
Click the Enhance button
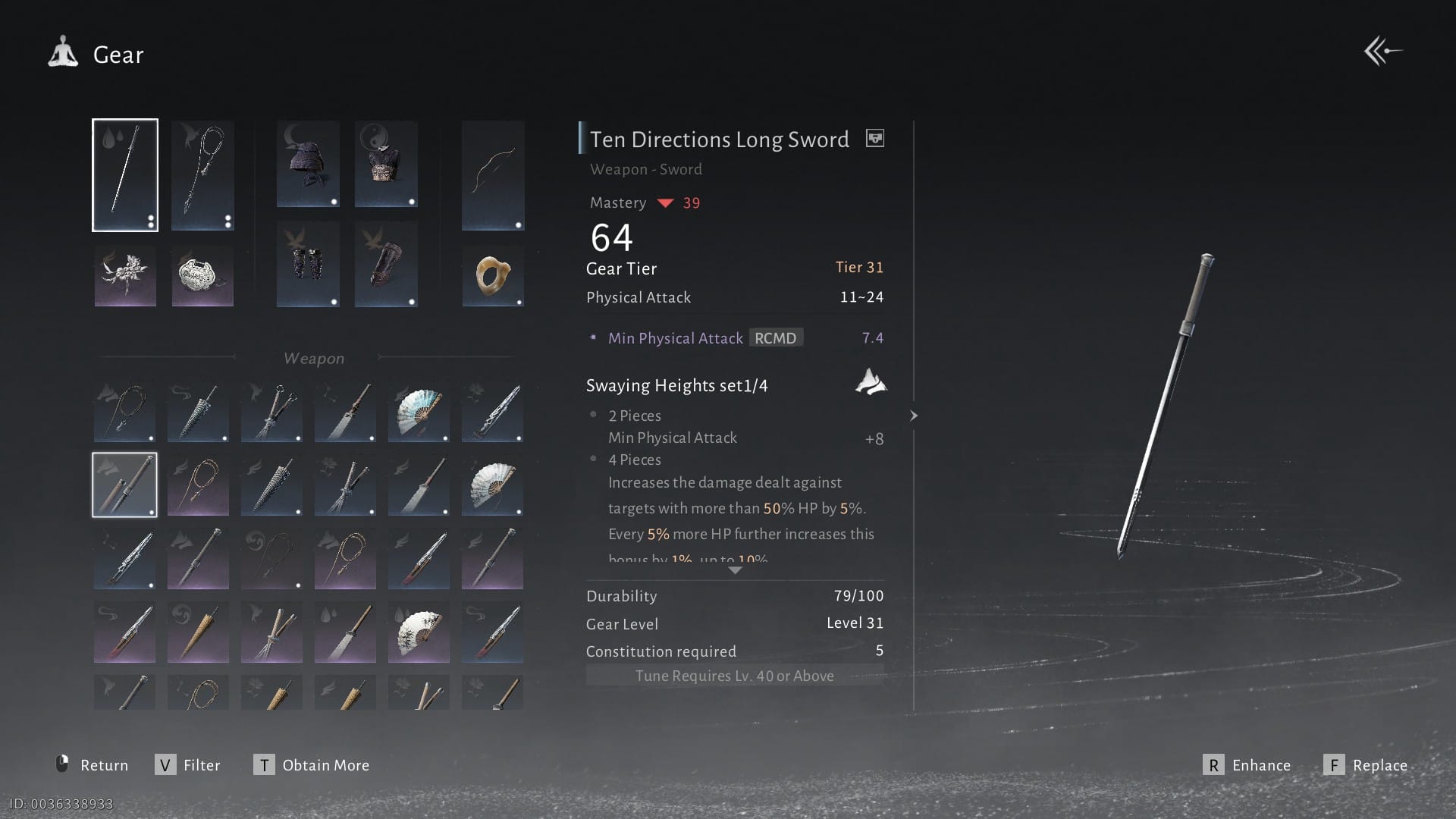(1247, 765)
